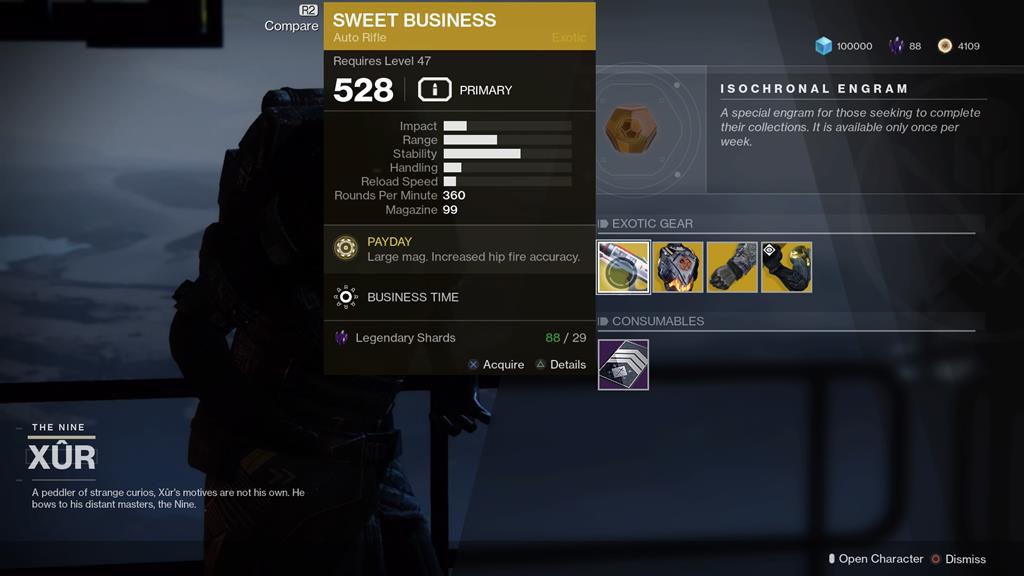The image size is (1024, 576).
Task: Select the Sweet Business auto rifle slot
Action: pyautogui.click(x=624, y=267)
